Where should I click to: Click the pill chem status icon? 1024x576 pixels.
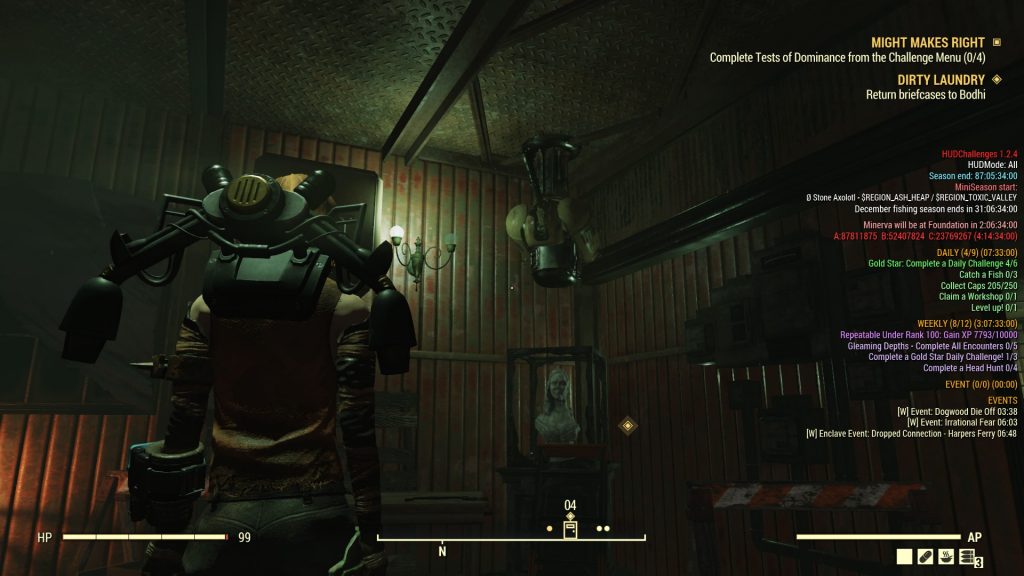[x=925, y=558]
